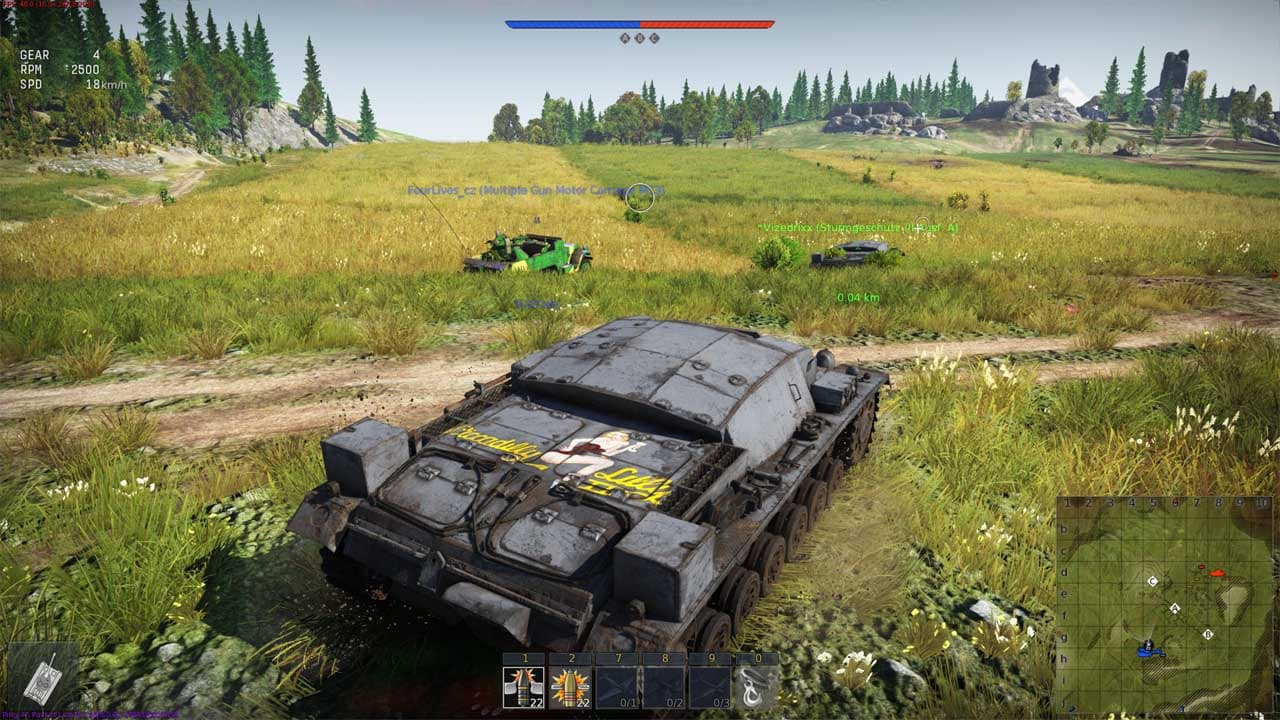
Task: Click the 0.04 km distance label
Action: (858, 296)
